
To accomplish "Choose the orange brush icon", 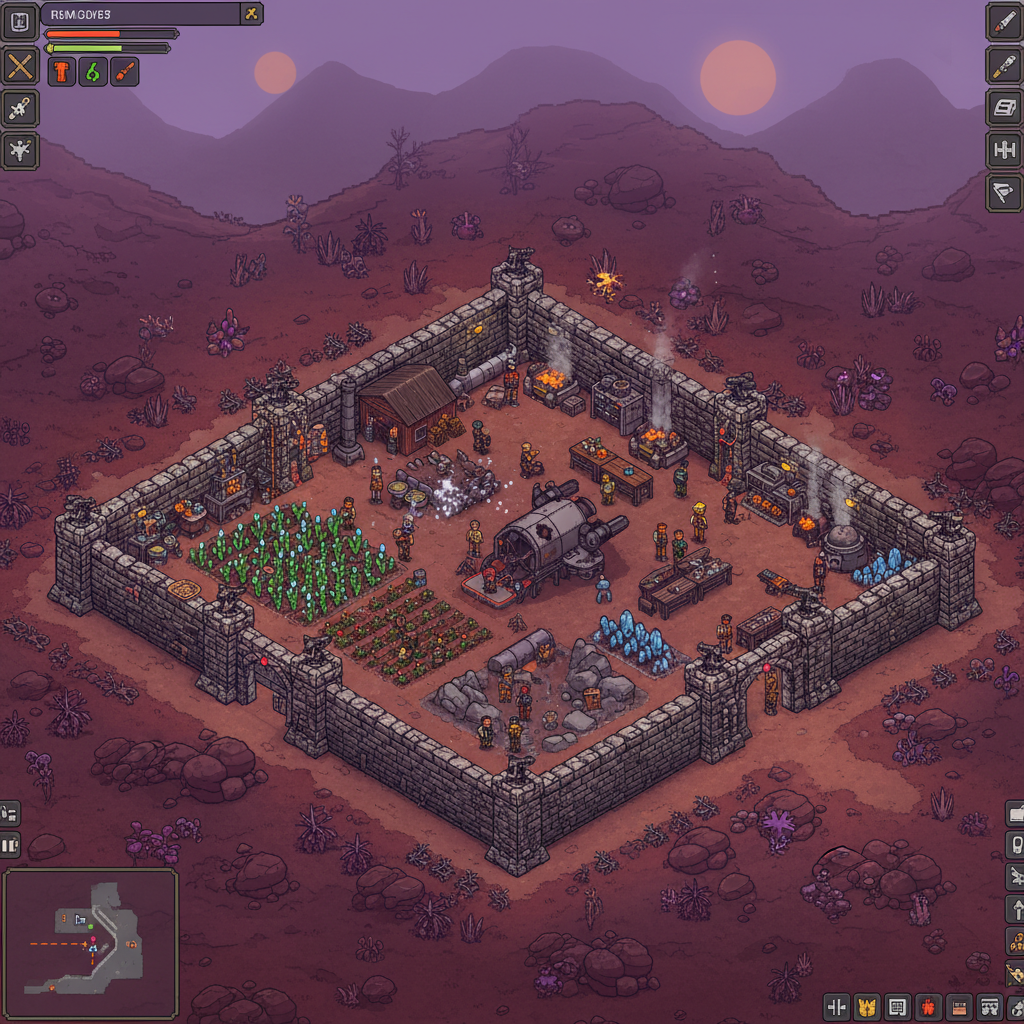I will [124, 72].
